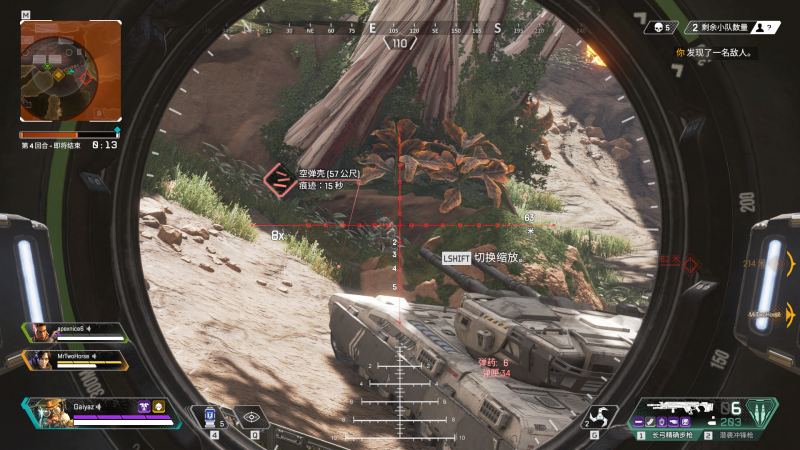This screenshot has width=800, height=450.
Task: Click the skull kill-count icon
Action: click(657, 27)
